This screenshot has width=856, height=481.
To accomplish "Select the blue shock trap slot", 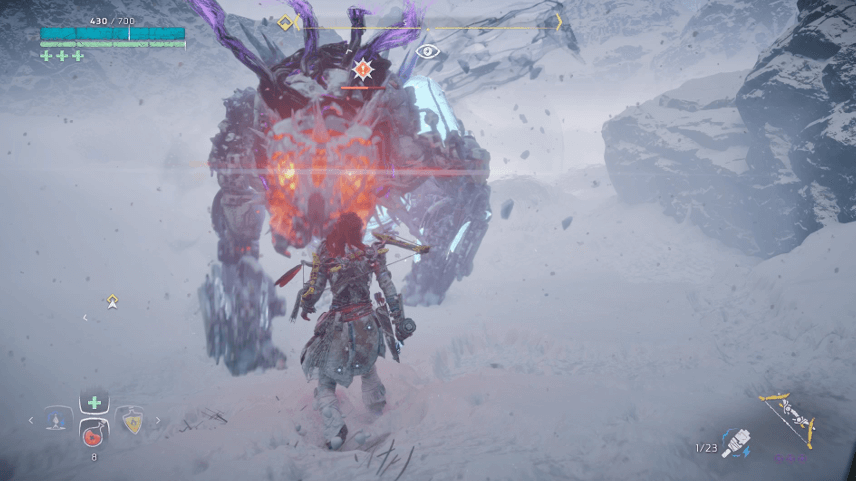I will [58, 421].
